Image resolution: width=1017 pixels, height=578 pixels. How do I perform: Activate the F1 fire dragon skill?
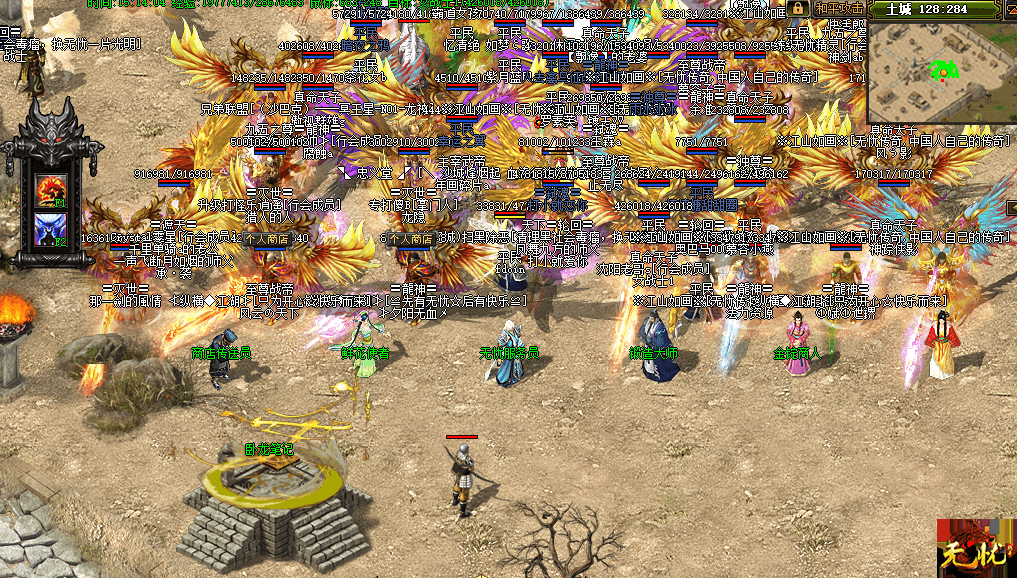tap(50, 188)
